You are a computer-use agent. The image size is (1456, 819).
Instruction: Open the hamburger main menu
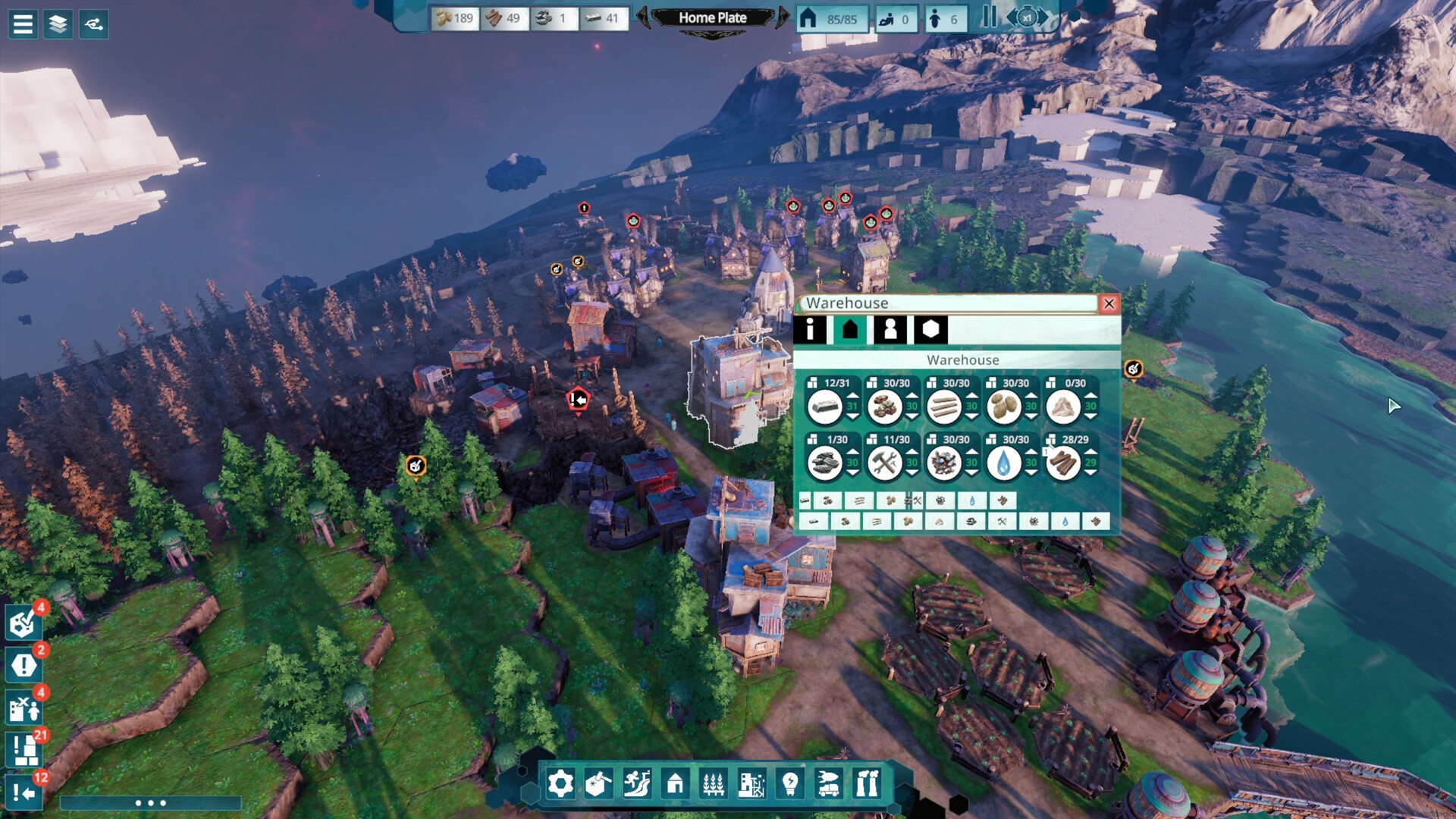tap(23, 24)
